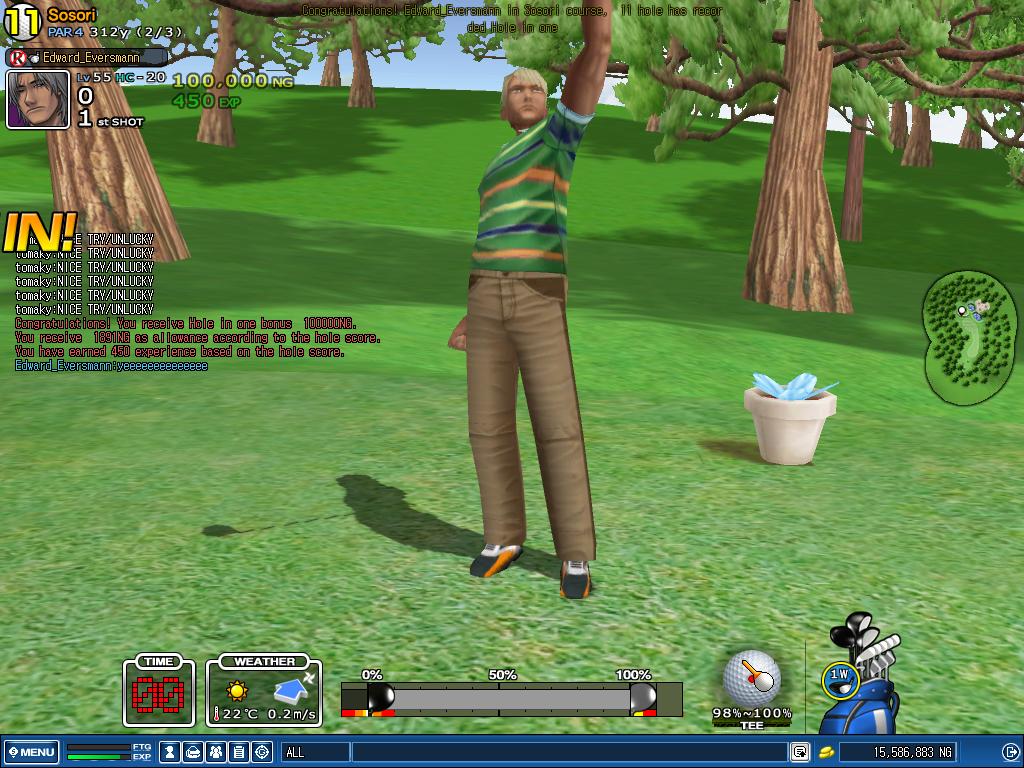Click the gold coins NG icon
The image size is (1024, 768).
point(827,752)
